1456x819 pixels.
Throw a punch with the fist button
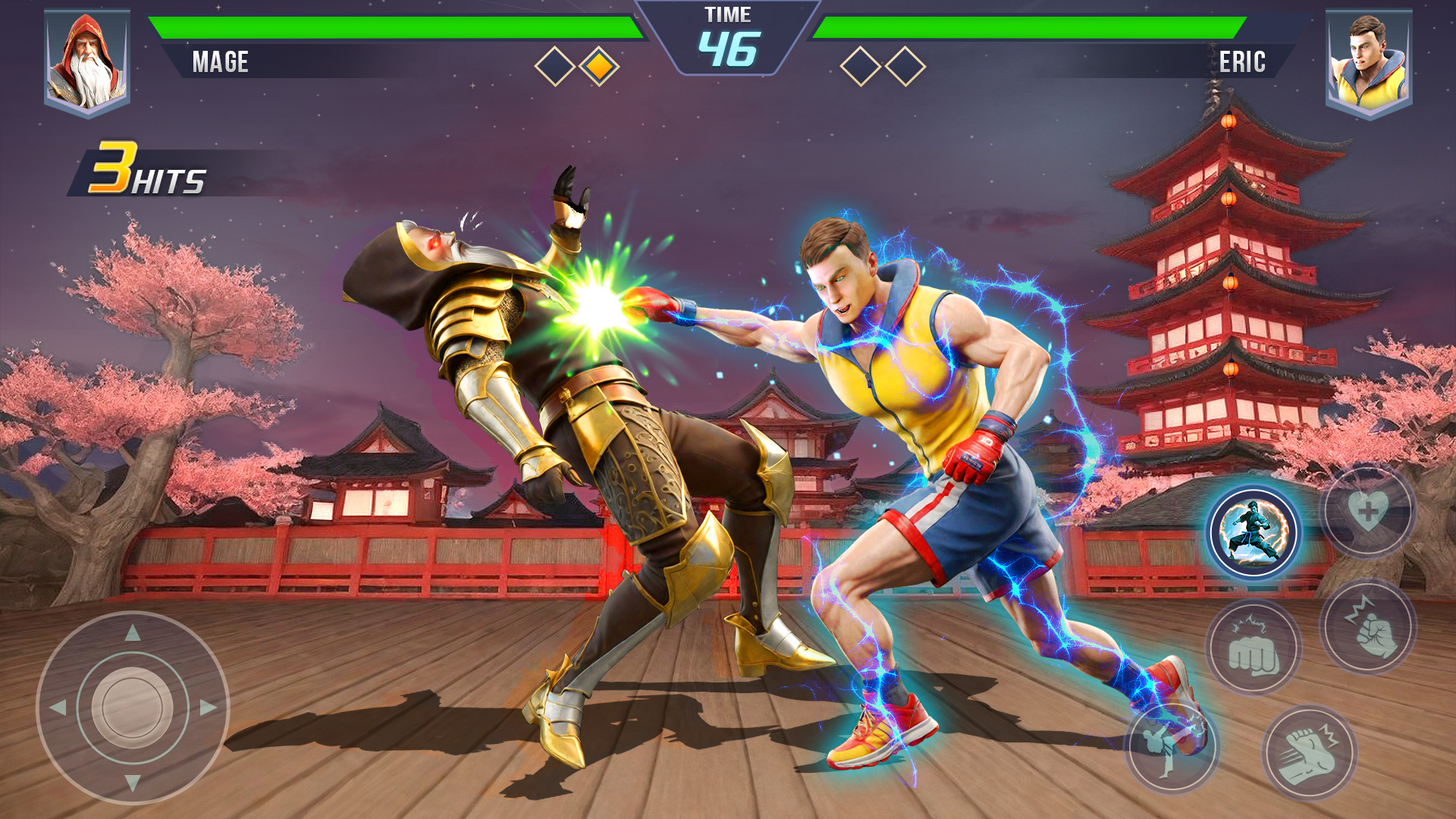pyautogui.click(x=1254, y=648)
